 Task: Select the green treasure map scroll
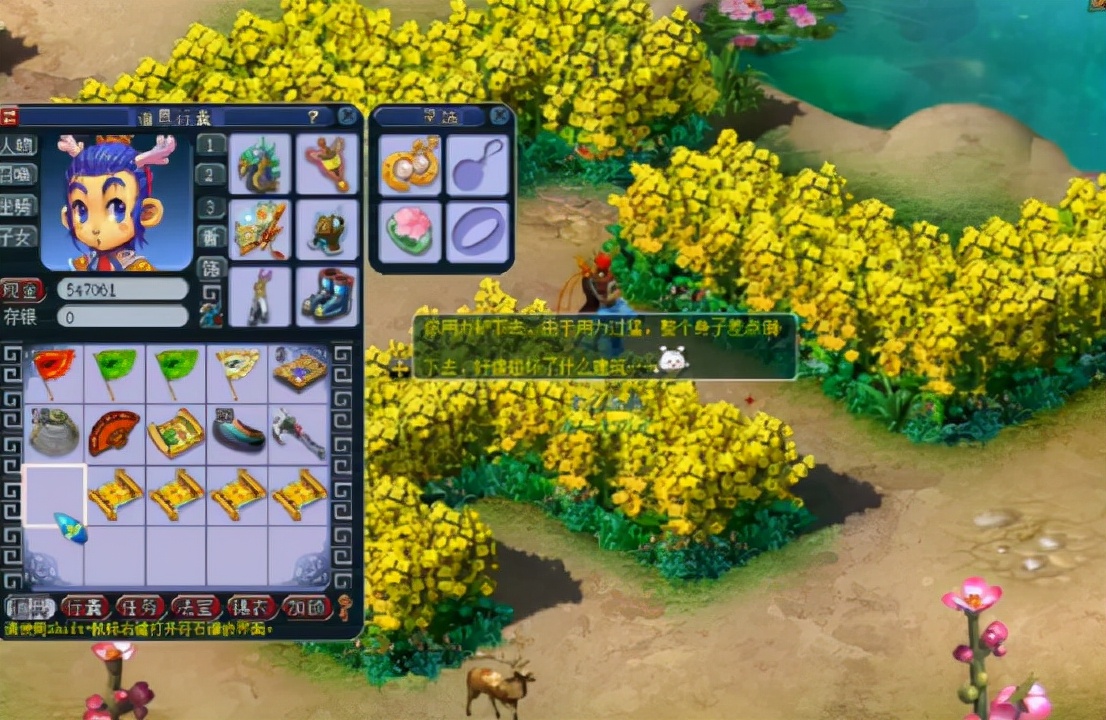176,431
